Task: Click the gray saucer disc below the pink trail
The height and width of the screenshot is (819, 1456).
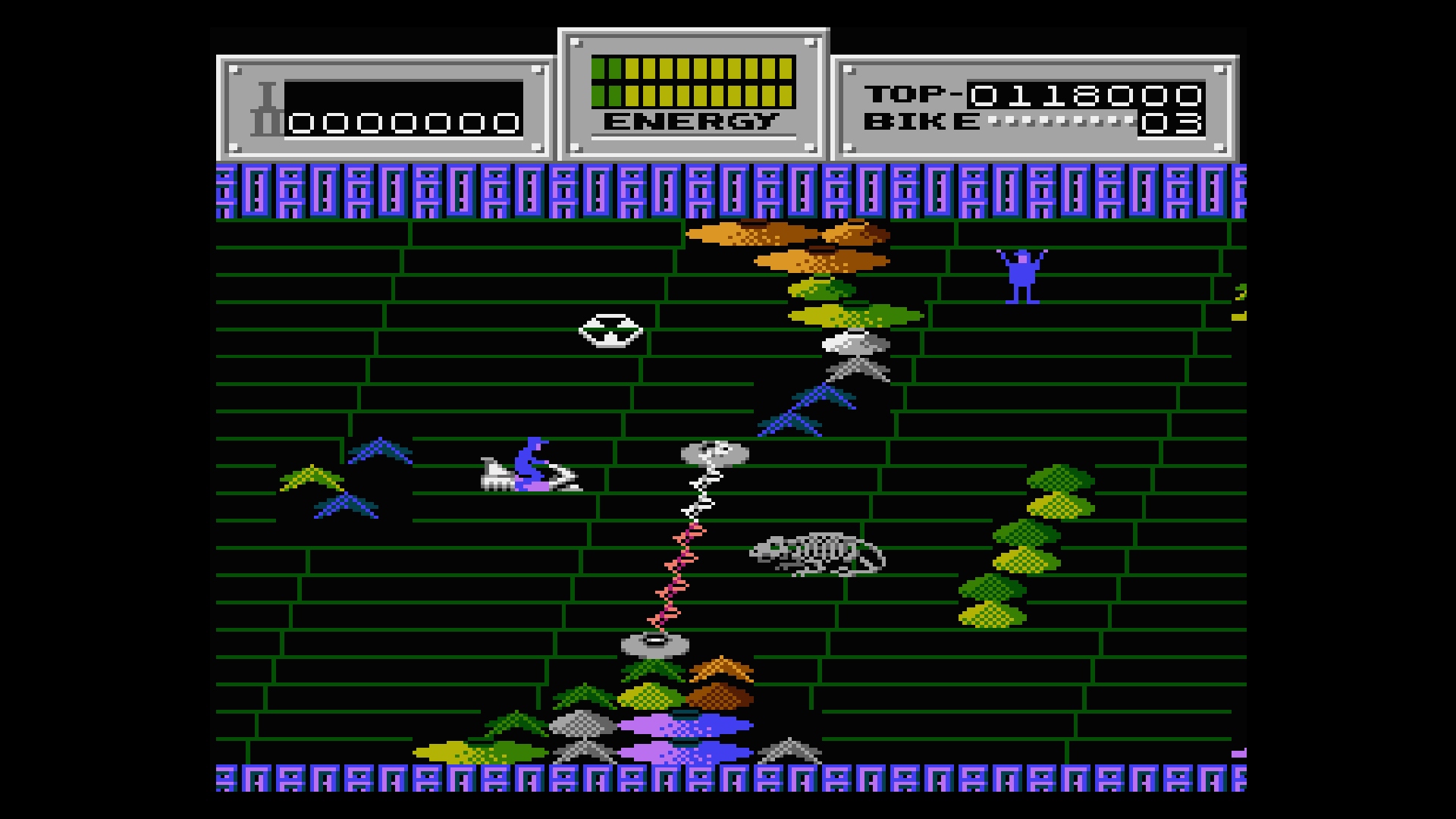Action: click(x=656, y=645)
